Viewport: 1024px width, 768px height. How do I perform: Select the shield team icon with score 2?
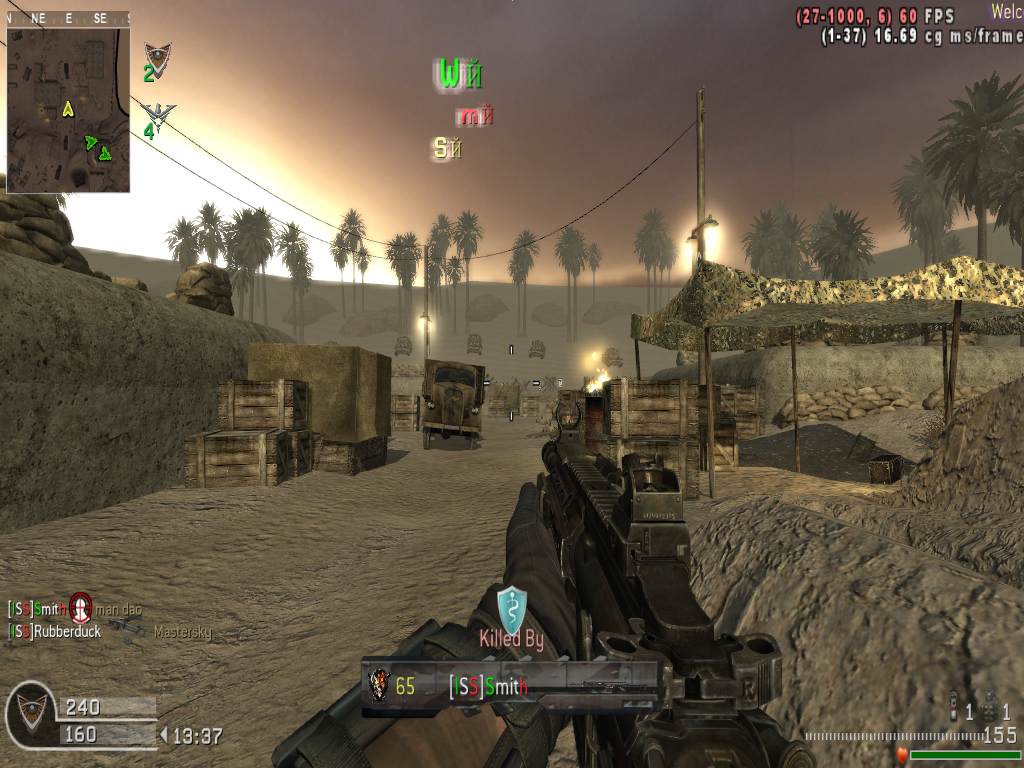157,58
